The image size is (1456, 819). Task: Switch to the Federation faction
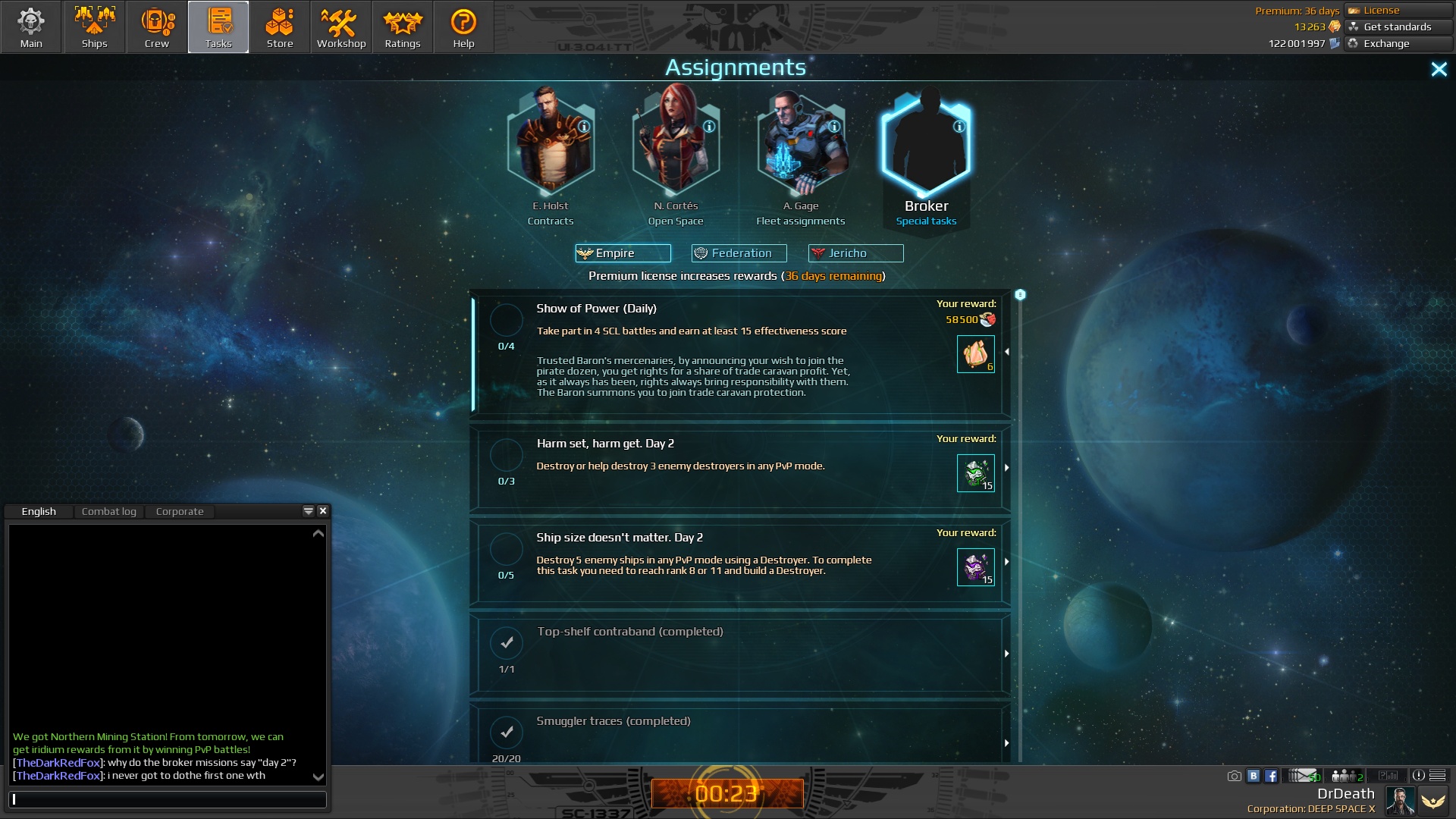pos(739,253)
